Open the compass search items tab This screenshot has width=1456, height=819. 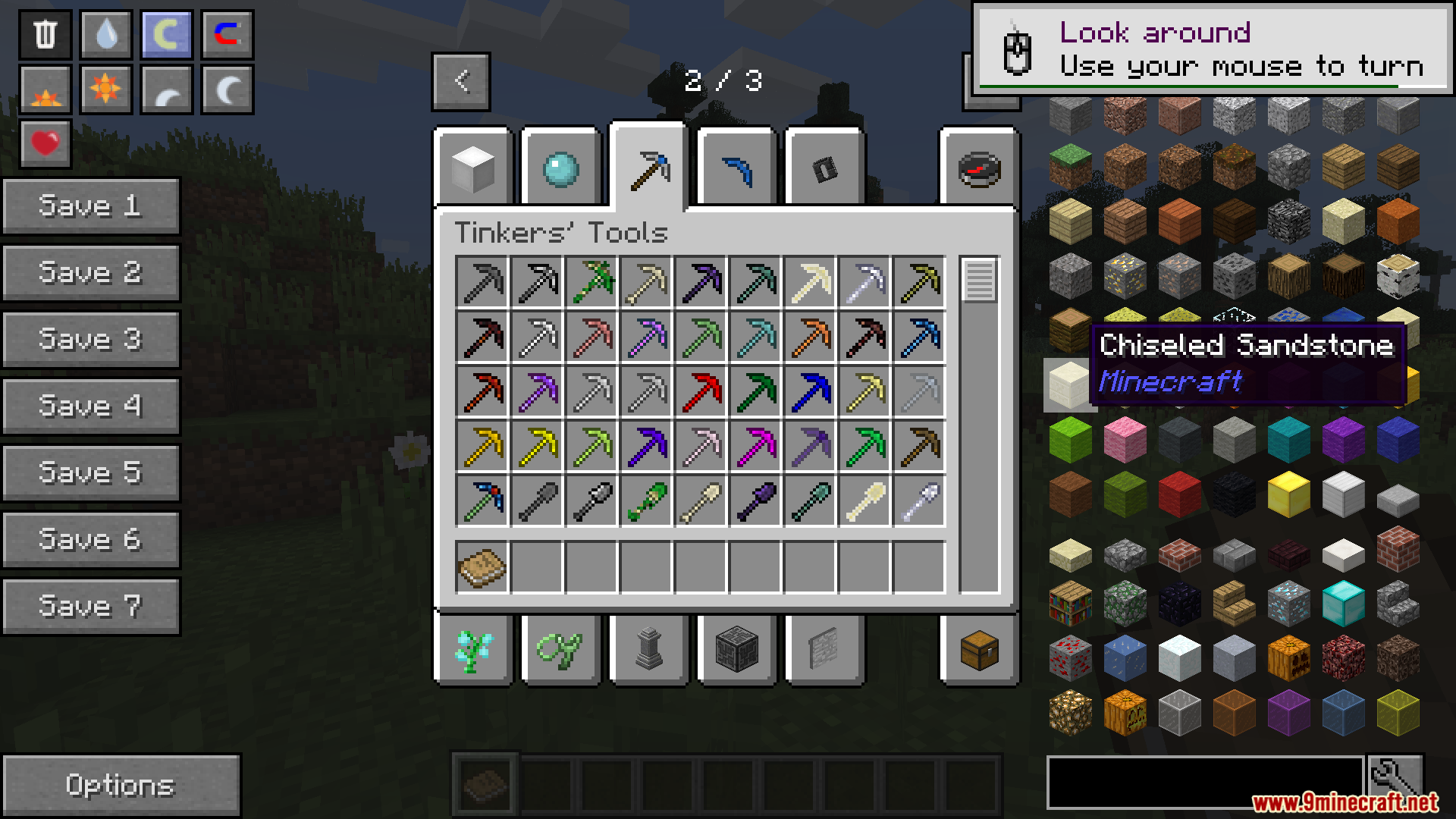pos(979,168)
